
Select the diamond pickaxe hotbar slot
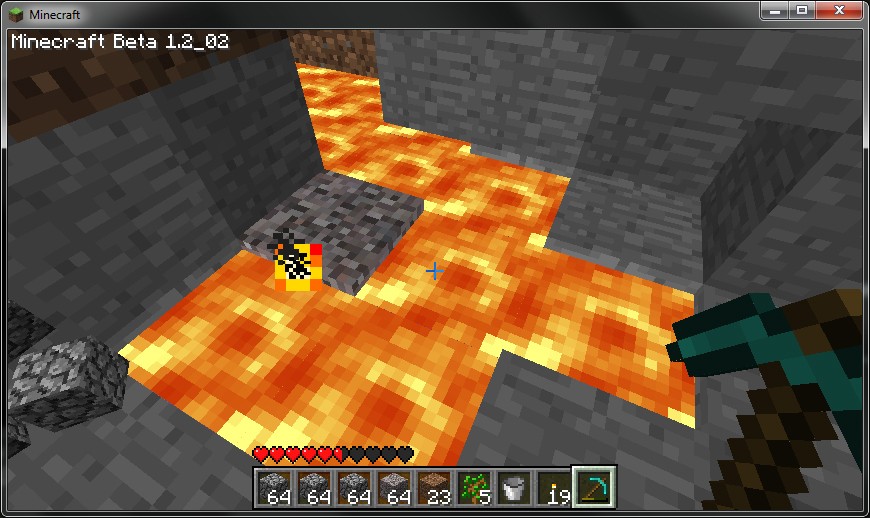(x=594, y=487)
